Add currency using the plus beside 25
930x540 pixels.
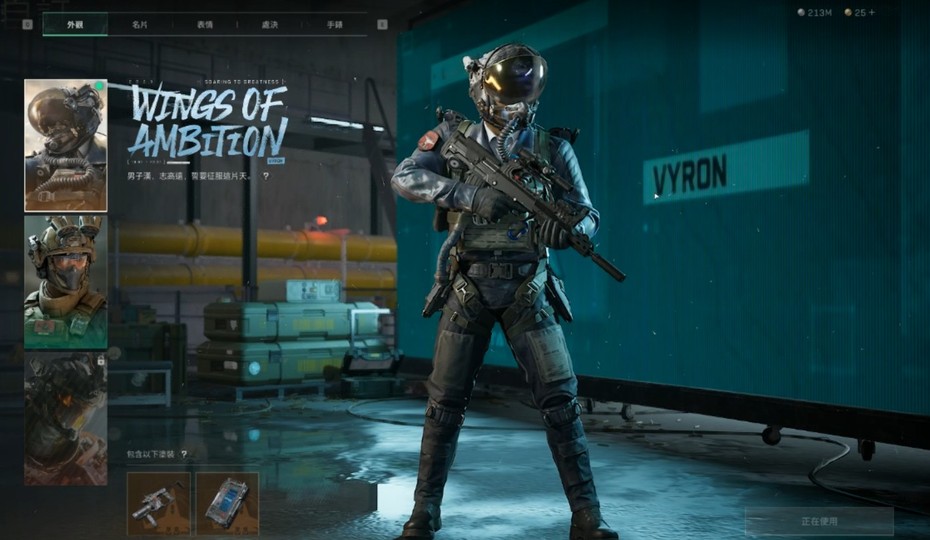[x=873, y=12]
